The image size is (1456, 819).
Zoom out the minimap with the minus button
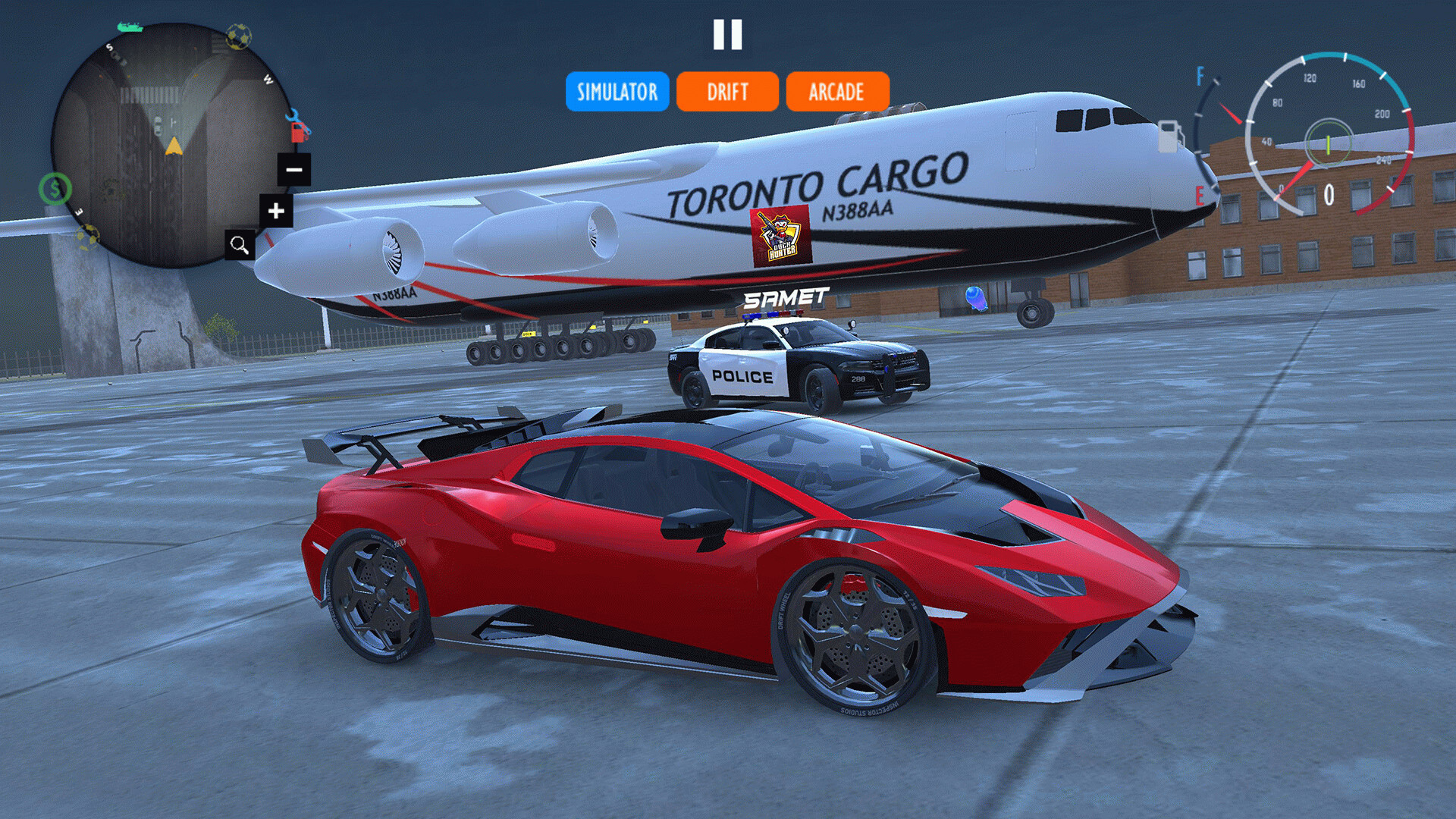[x=294, y=169]
